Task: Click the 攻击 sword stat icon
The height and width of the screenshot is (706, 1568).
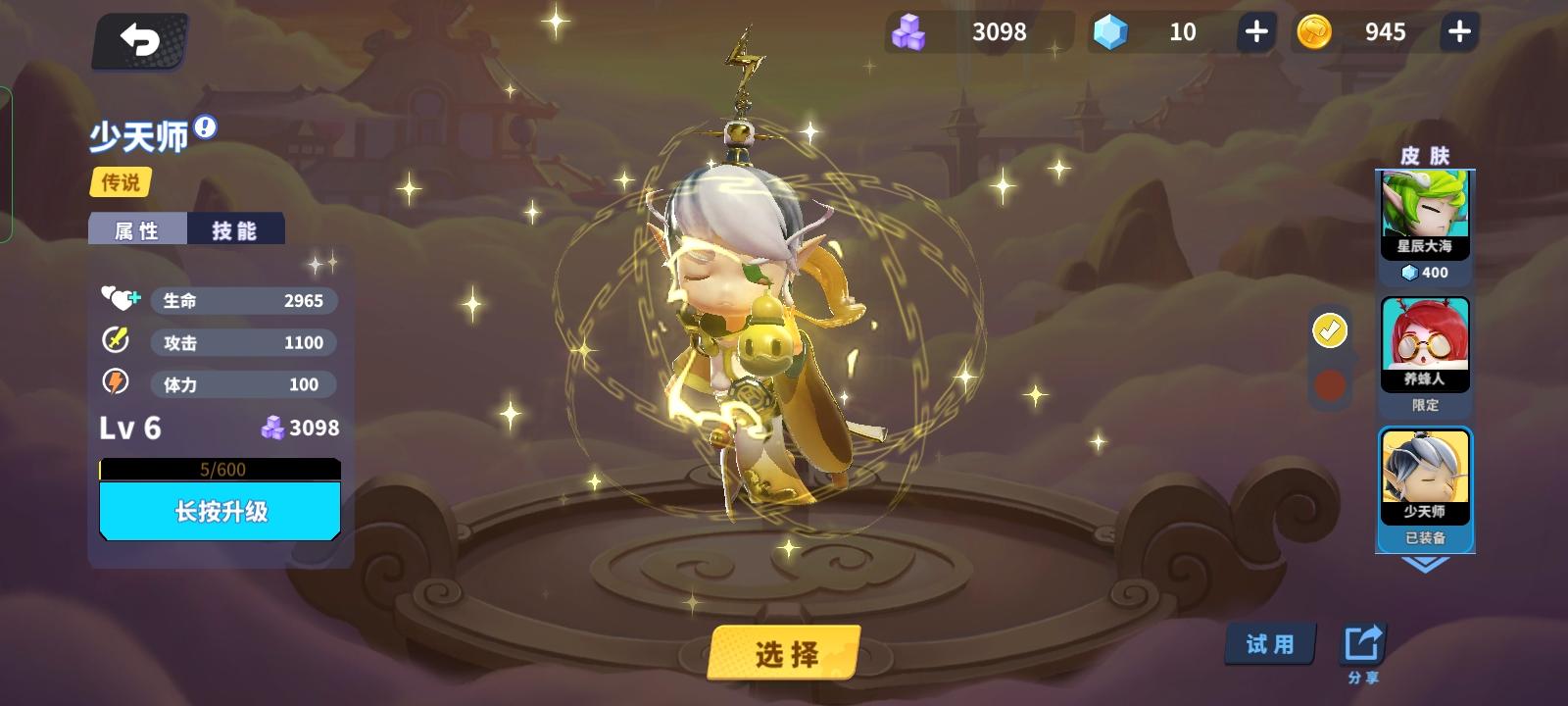Action: pos(116,342)
